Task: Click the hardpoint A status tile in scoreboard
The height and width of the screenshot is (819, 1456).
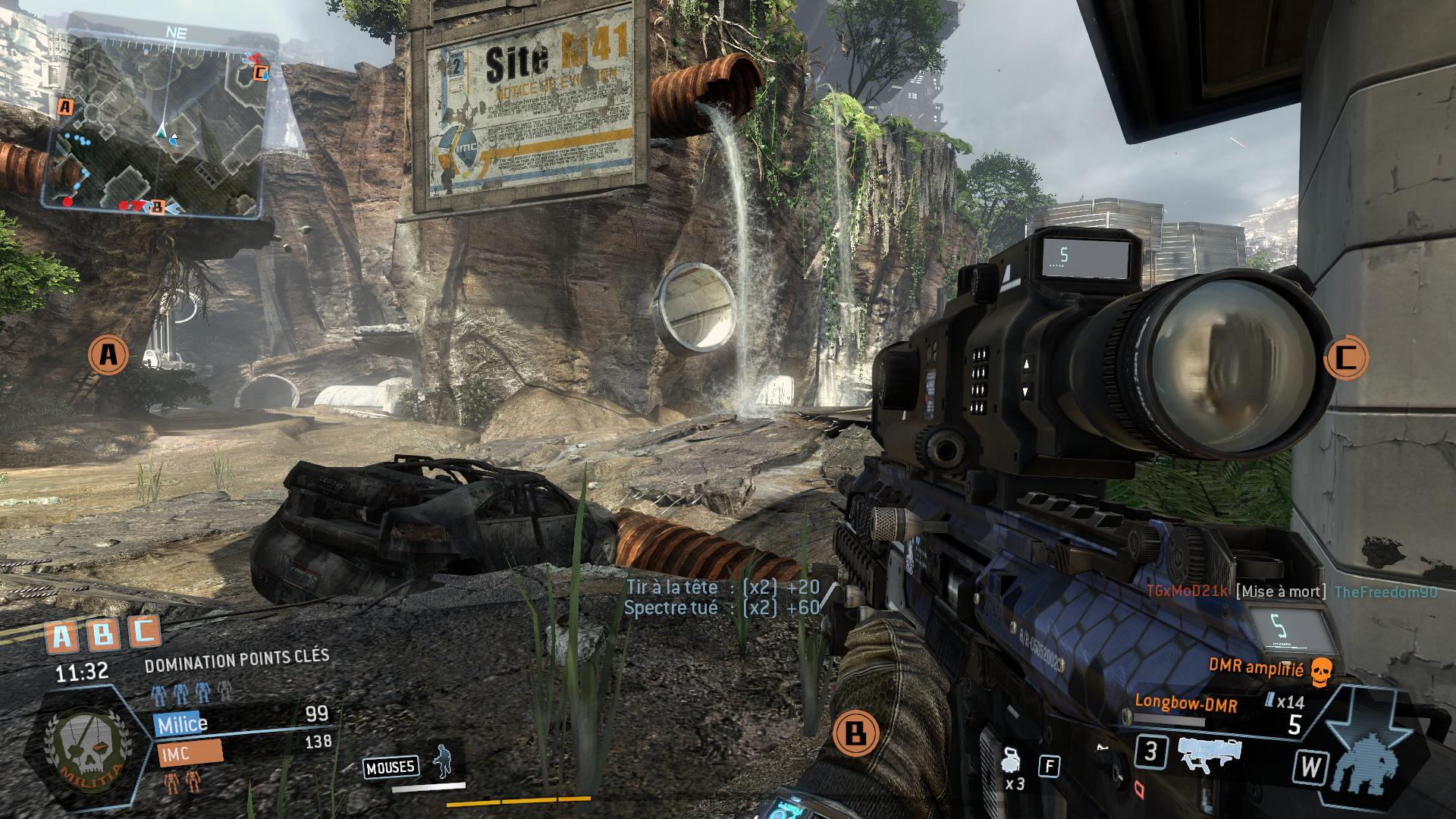Action: [62, 637]
